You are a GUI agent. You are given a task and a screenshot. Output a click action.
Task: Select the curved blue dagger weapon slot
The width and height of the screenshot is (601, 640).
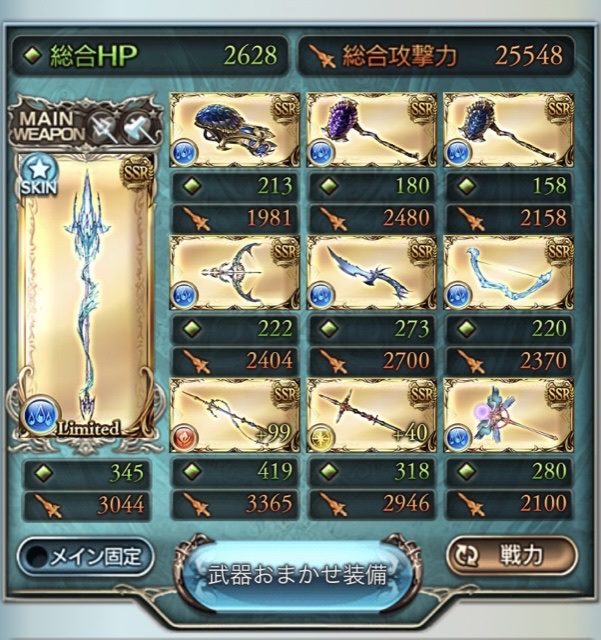point(371,273)
